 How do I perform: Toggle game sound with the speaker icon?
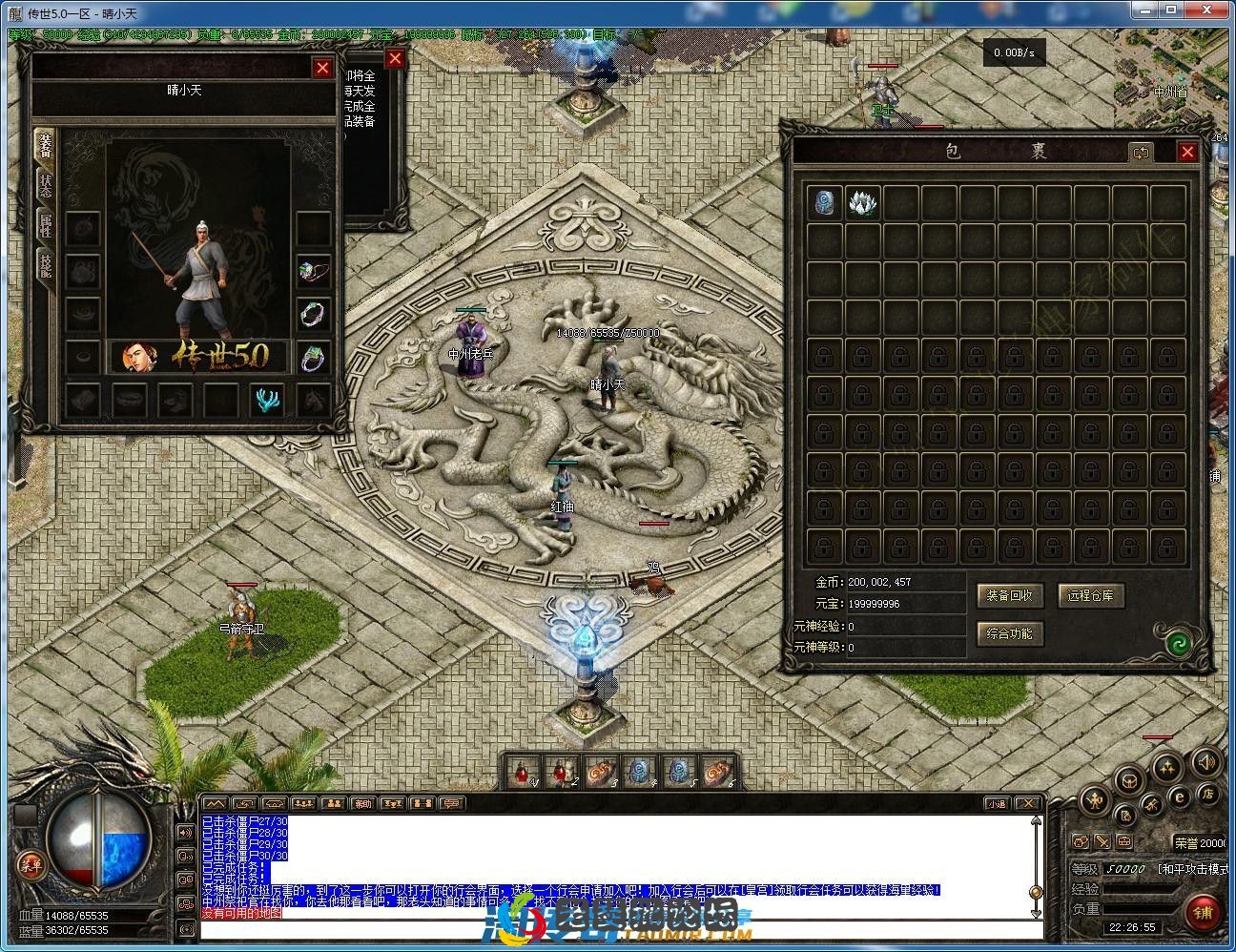(x=1206, y=762)
